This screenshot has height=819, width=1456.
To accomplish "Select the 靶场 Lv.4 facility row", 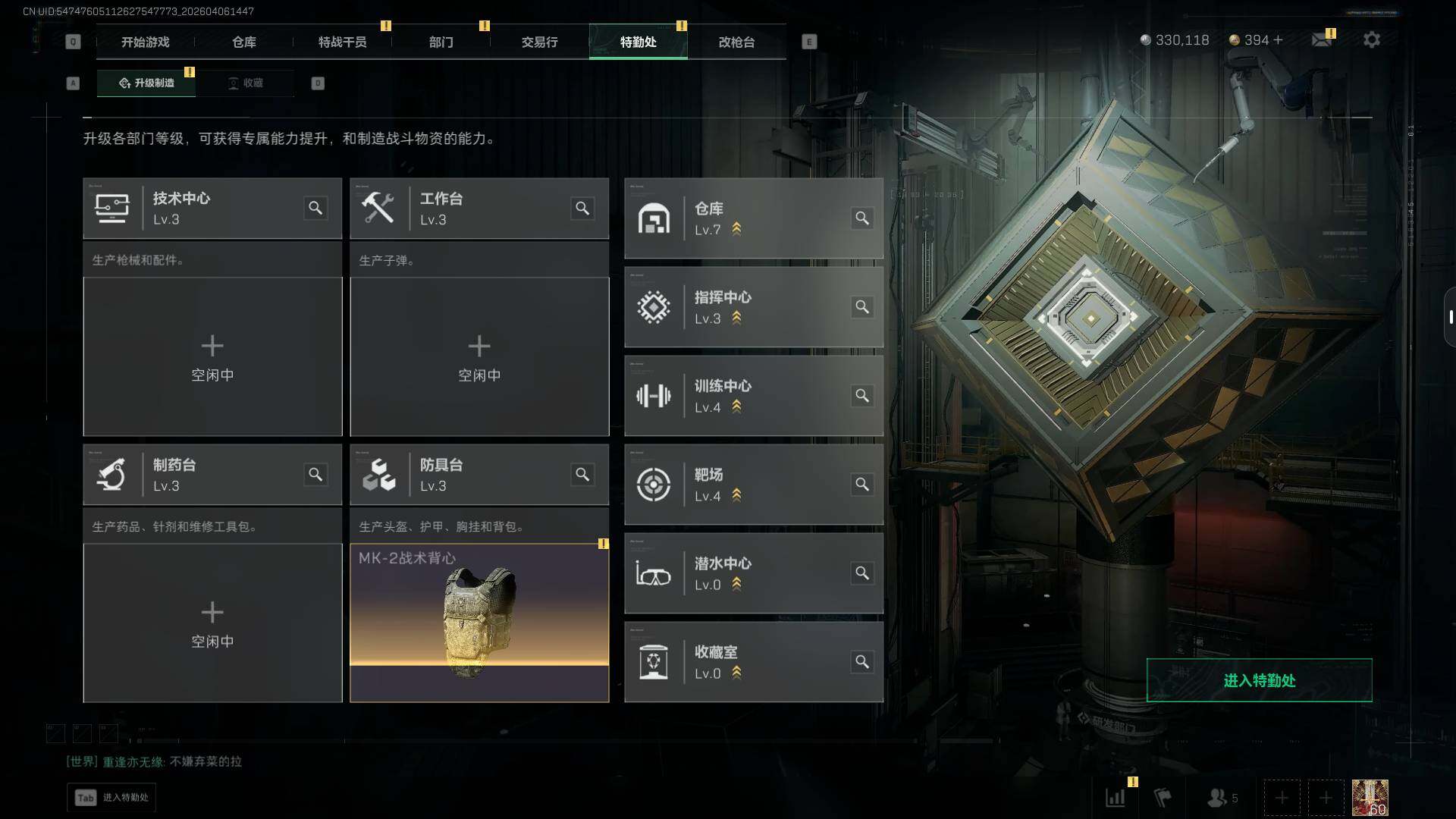I will tap(753, 485).
